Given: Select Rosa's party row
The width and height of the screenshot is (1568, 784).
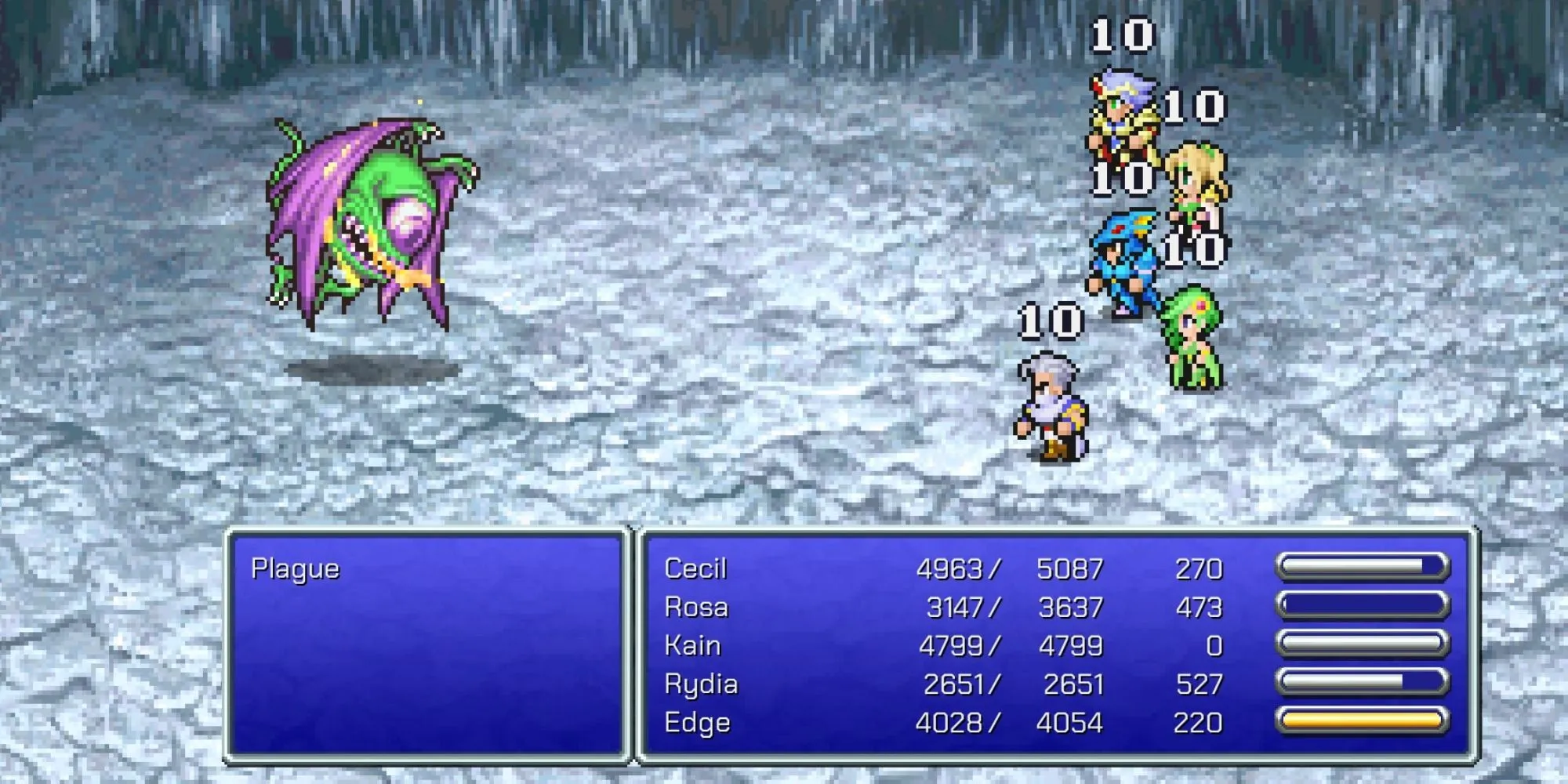Looking at the screenshot, I should coord(696,608).
